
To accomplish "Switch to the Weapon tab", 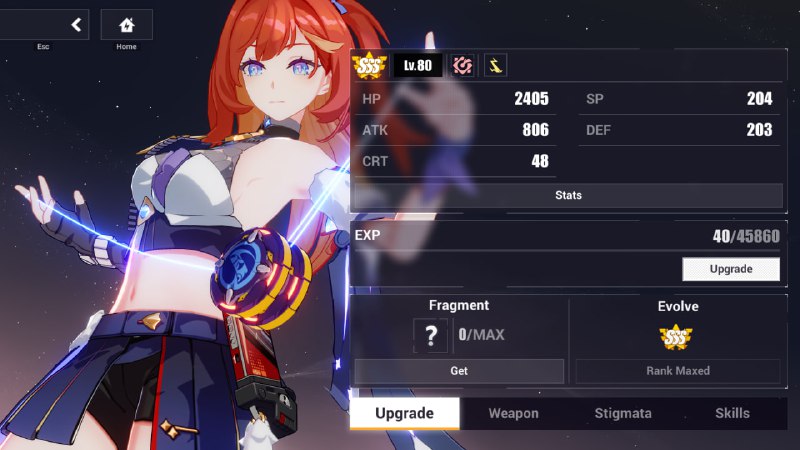I will point(513,413).
